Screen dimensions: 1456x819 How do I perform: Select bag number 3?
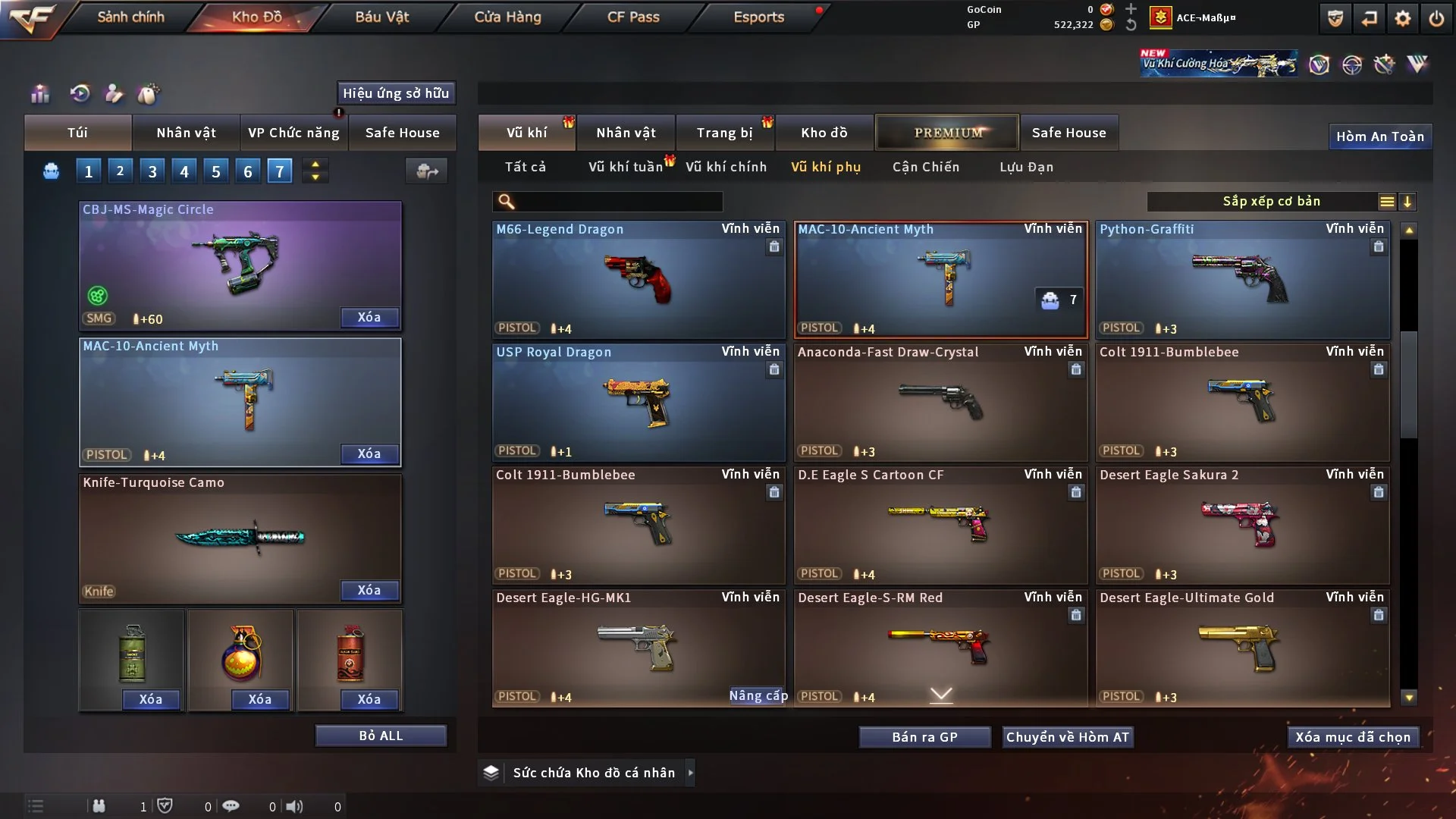tap(152, 171)
